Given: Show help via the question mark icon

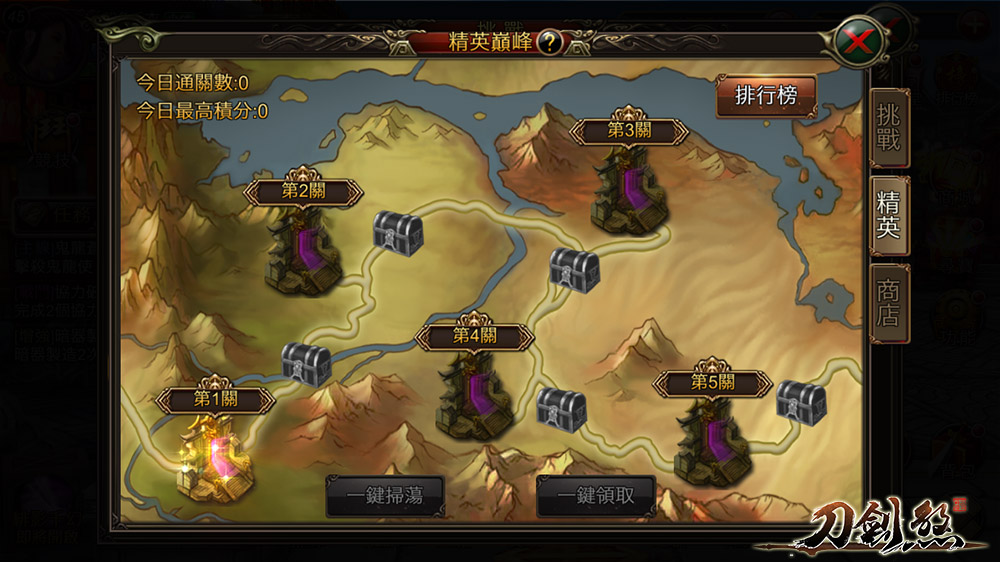Looking at the screenshot, I should coord(551,43).
